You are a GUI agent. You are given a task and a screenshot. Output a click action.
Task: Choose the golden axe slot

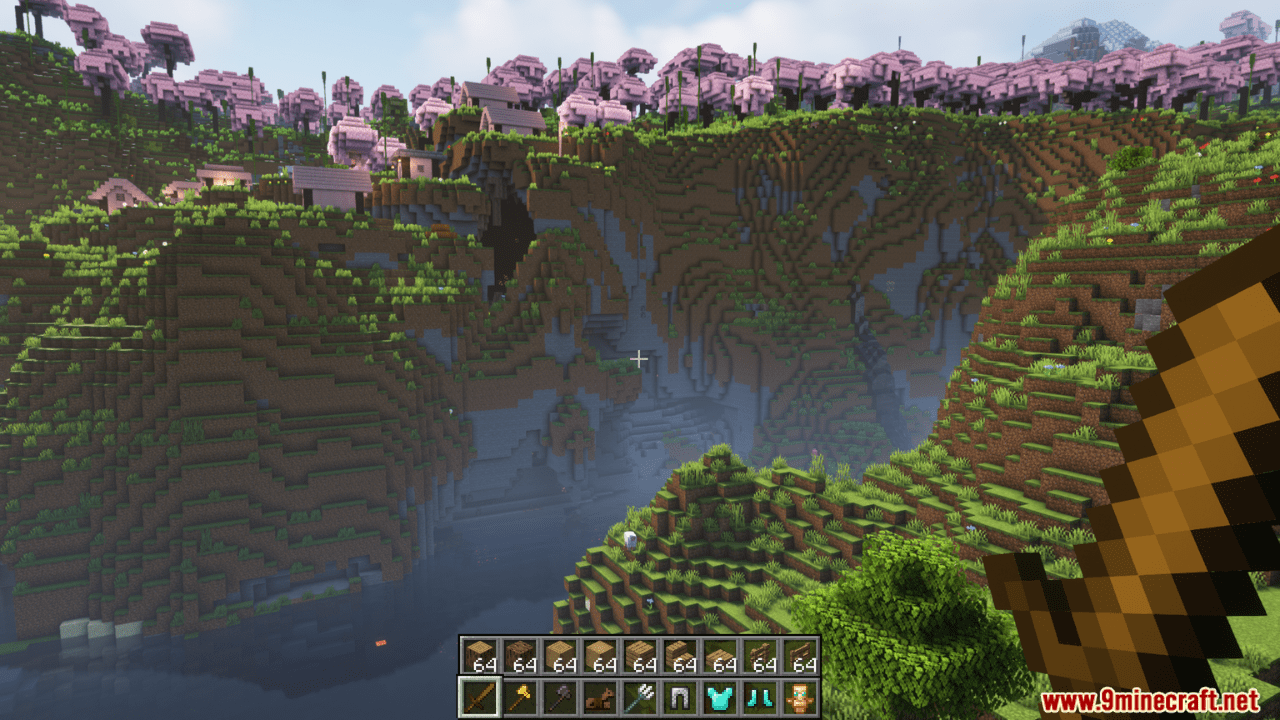519,696
